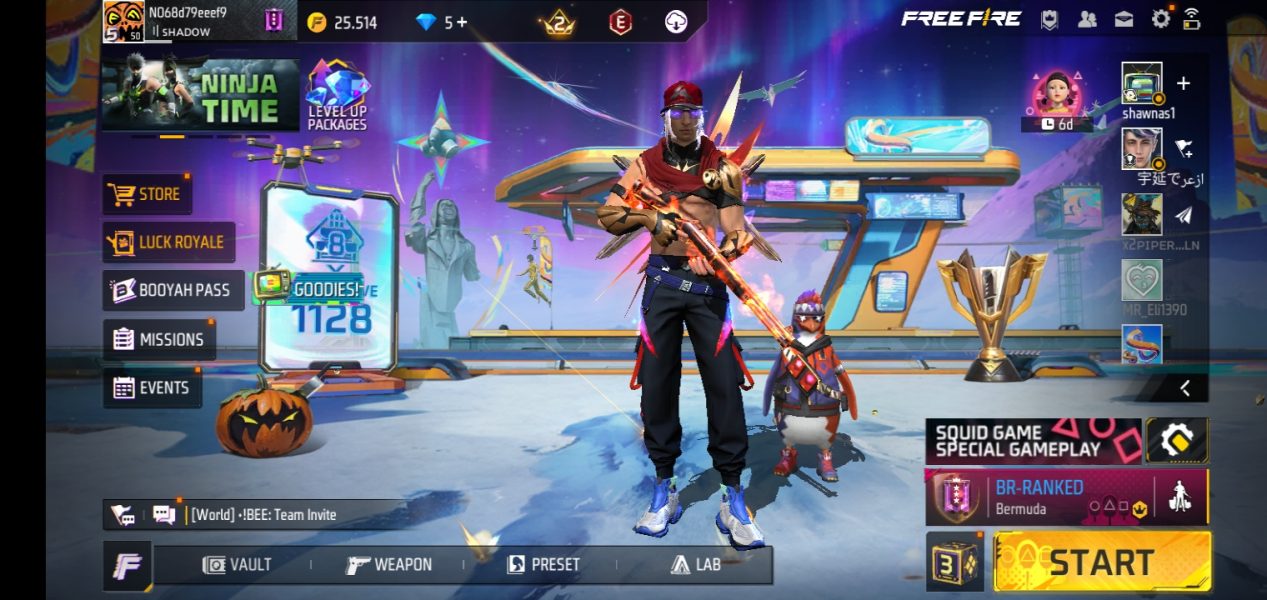The image size is (1267, 600).
Task: Invite friend shawnas1 with the plus
Action: (1184, 83)
